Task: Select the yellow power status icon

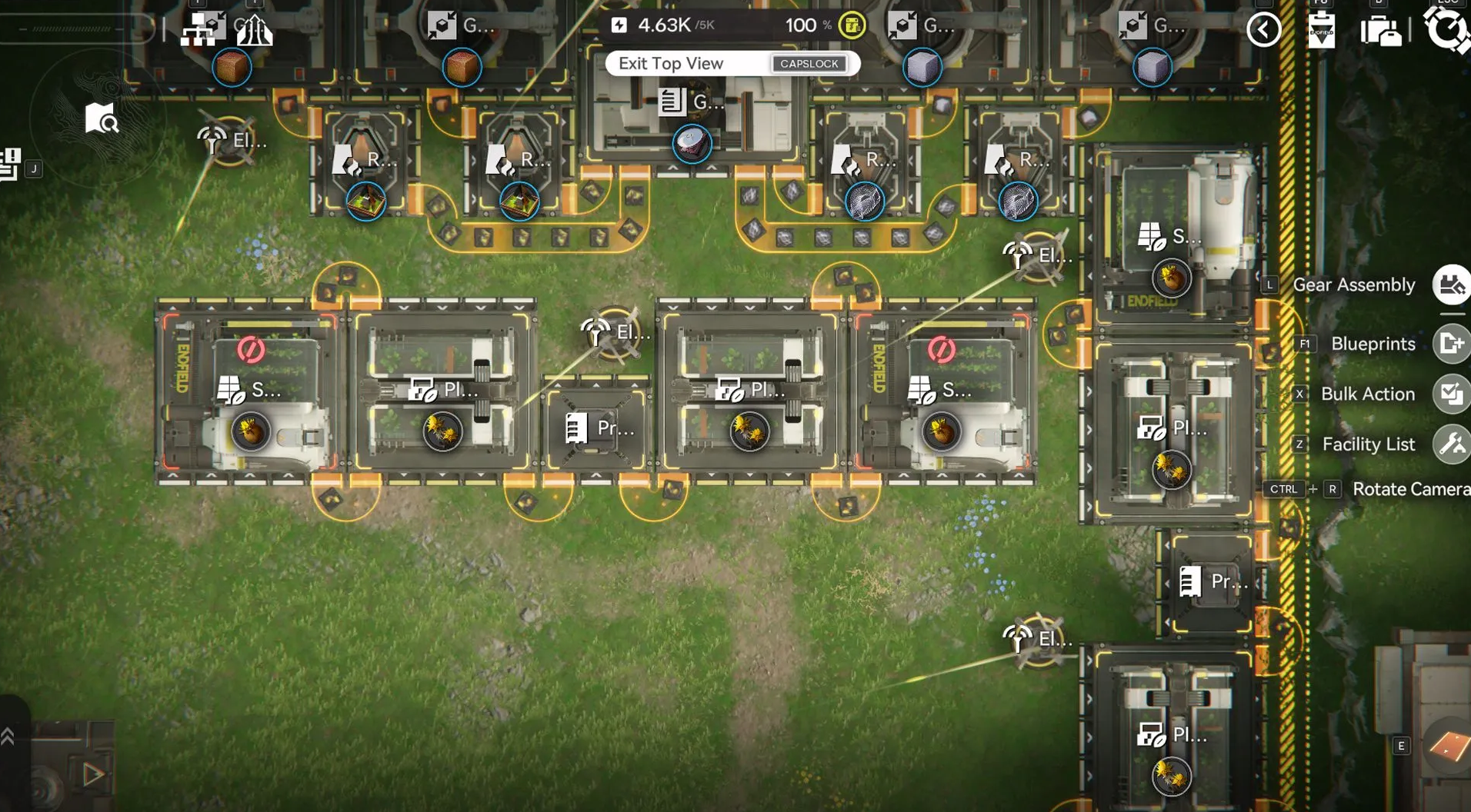Action: [852, 25]
